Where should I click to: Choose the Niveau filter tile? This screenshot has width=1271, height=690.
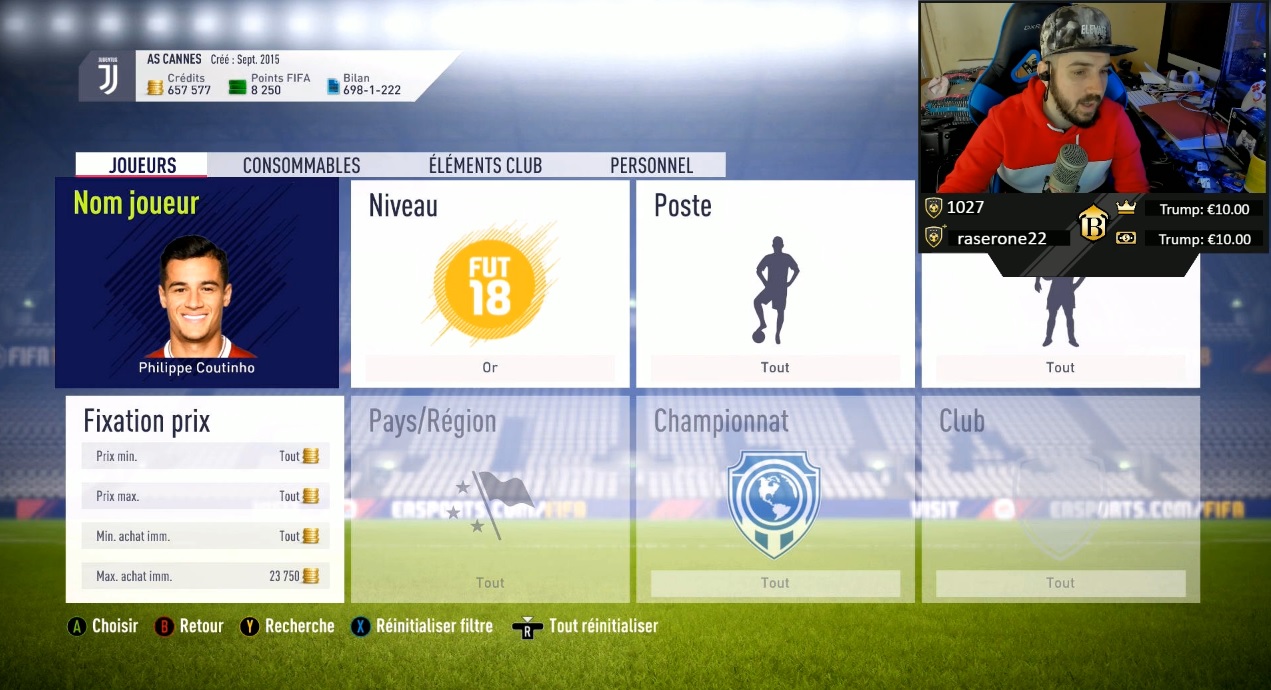point(489,284)
